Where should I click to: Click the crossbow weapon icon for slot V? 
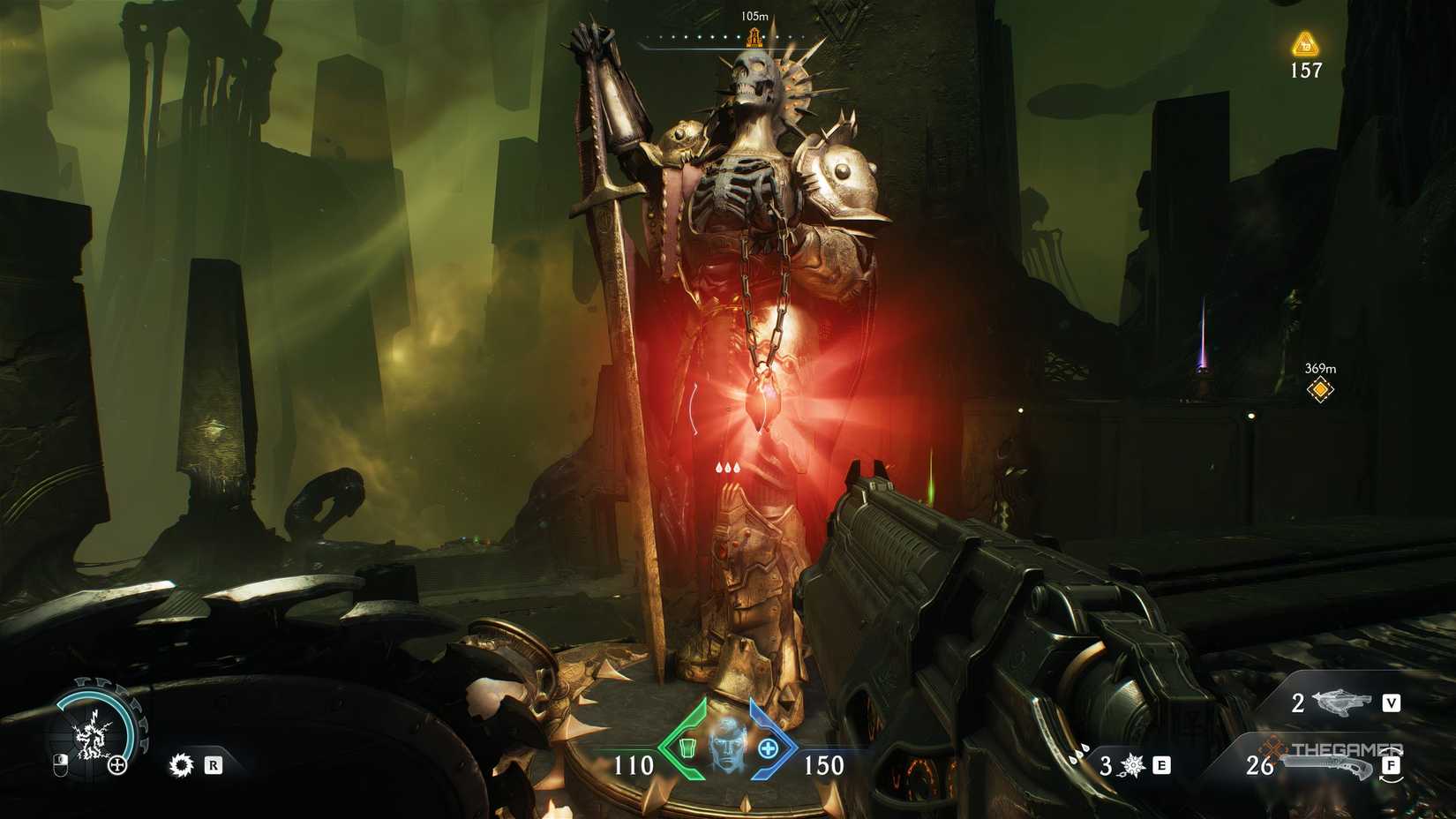tap(1341, 703)
